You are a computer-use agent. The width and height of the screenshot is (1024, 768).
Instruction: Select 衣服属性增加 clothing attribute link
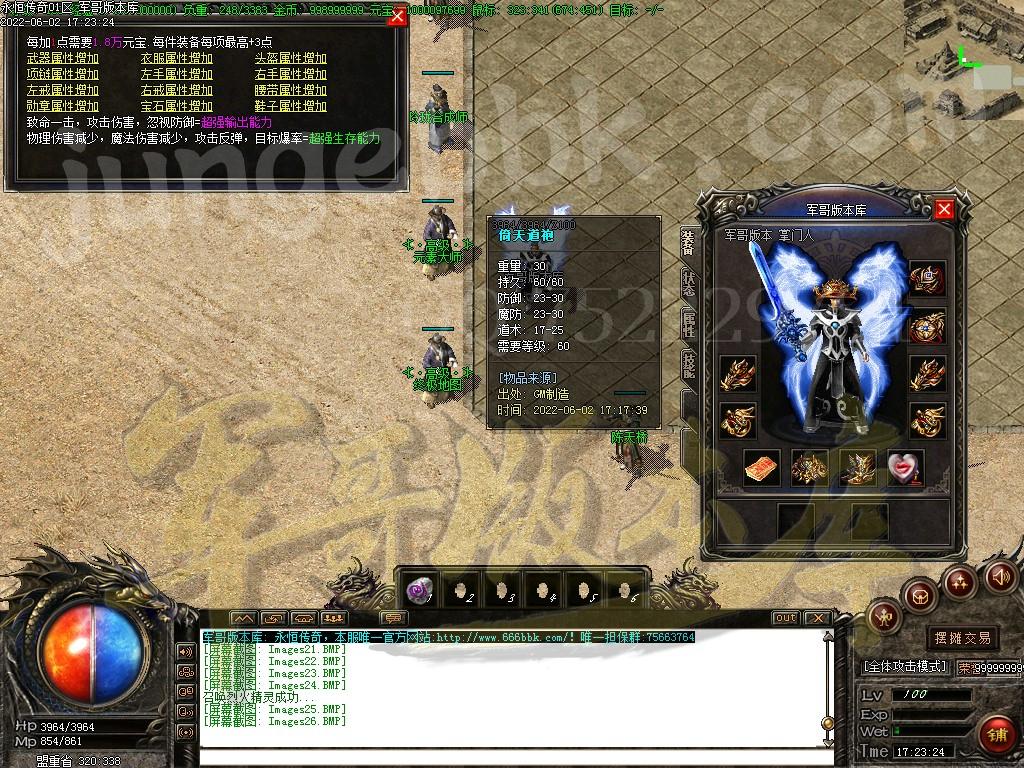177,58
